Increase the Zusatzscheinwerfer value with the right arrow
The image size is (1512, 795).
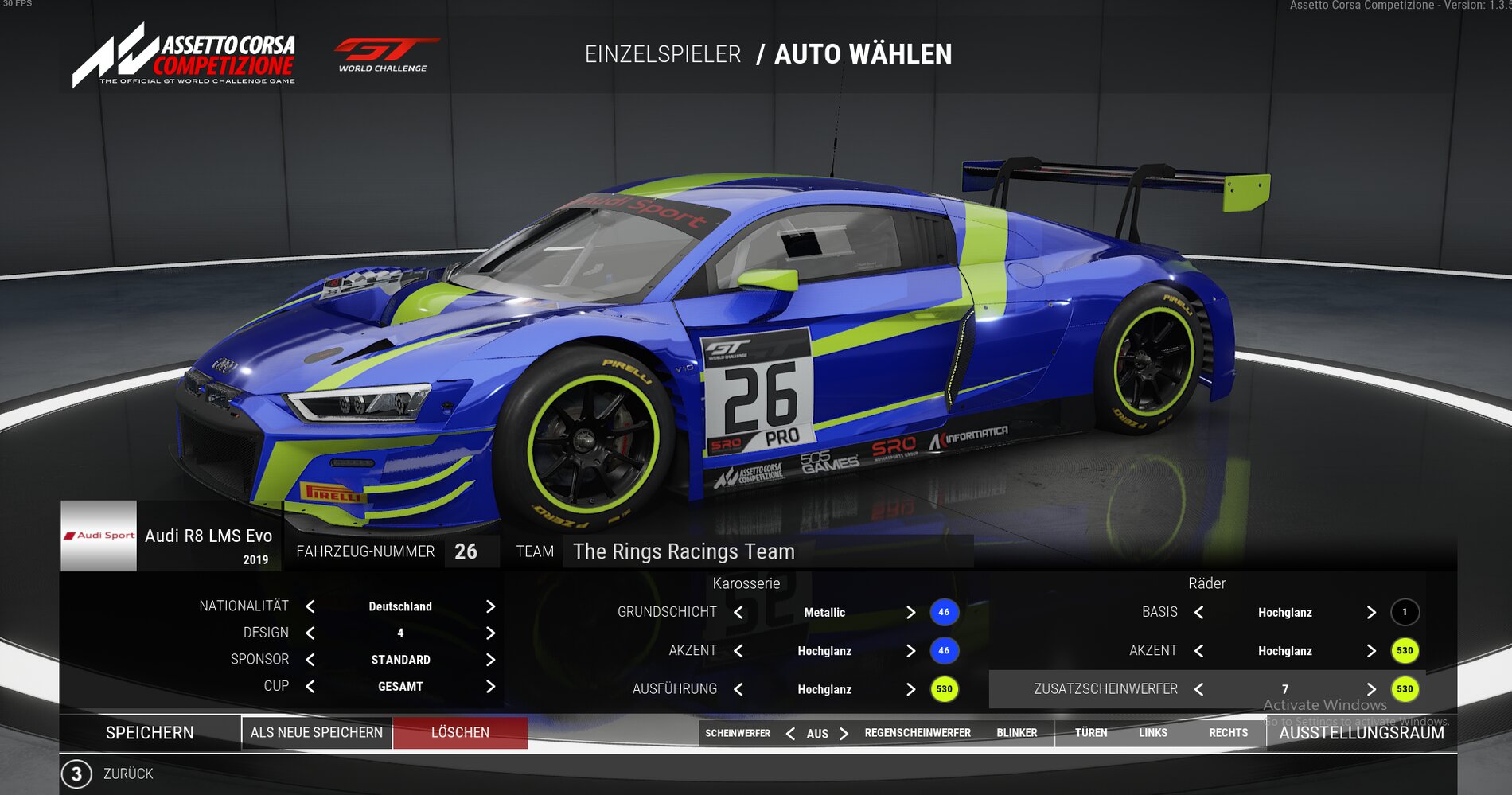coord(1371,689)
